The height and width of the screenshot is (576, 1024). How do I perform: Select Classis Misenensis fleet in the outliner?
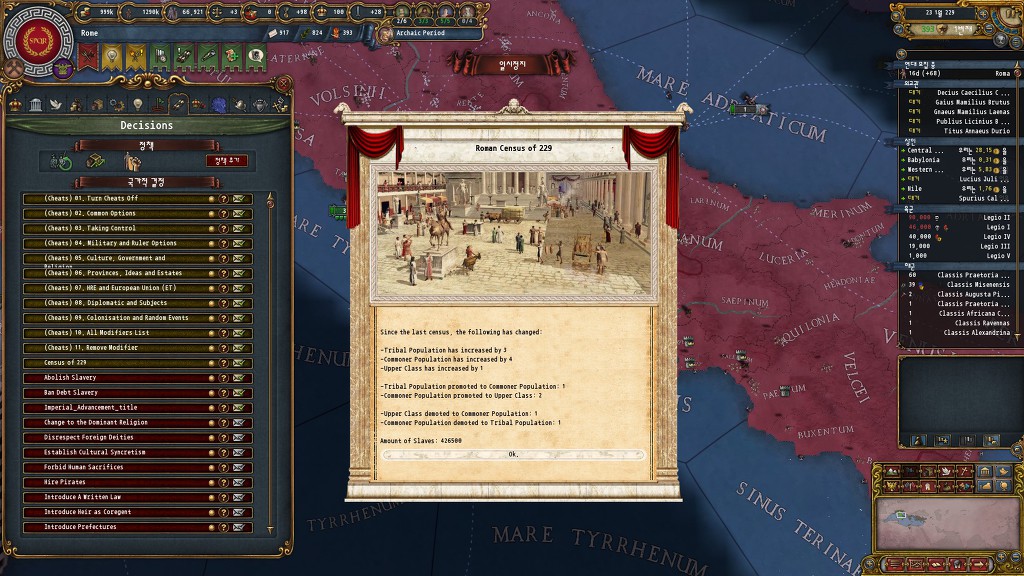tap(960, 285)
